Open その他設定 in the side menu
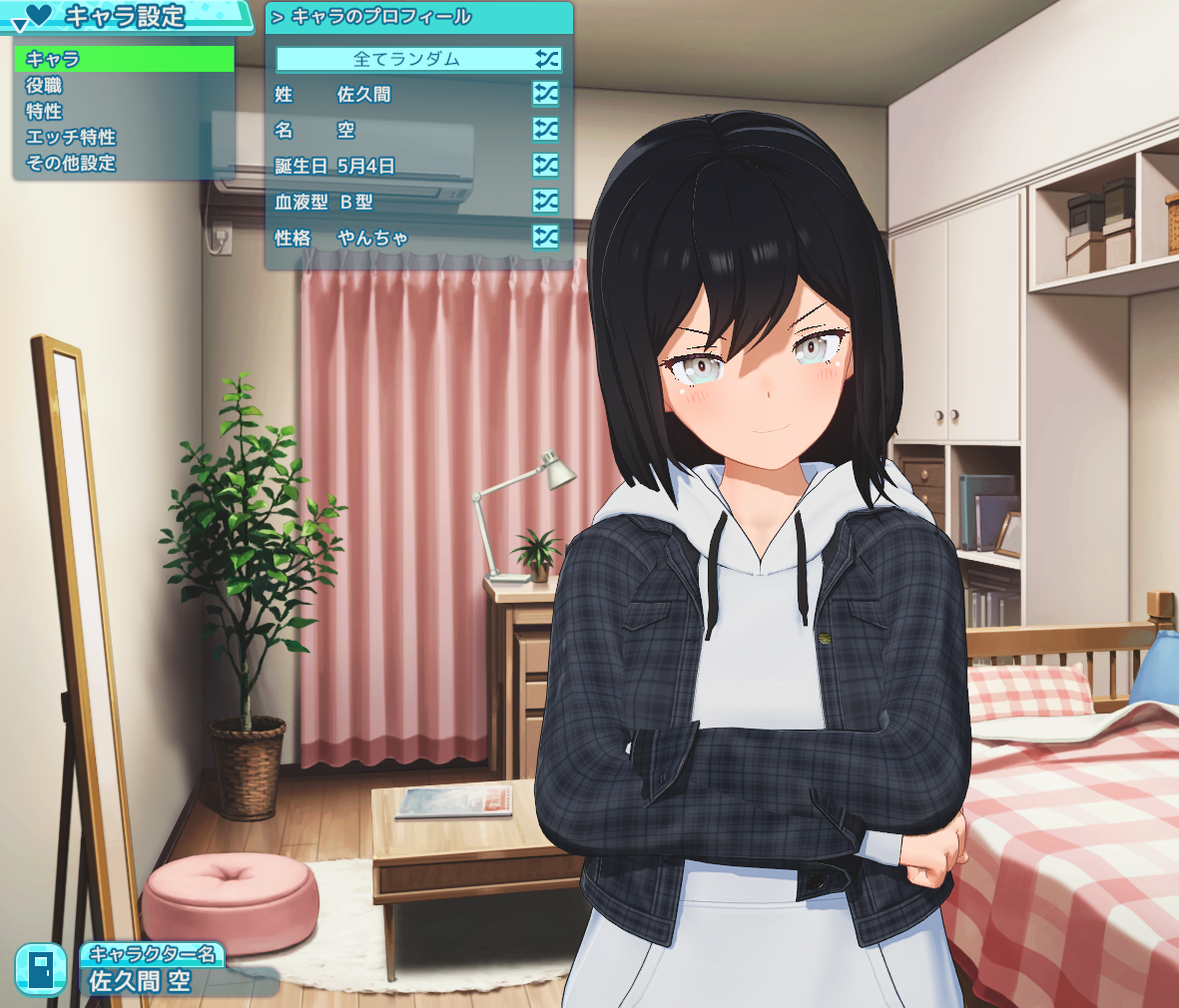Image resolution: width=1179 pixels, height=1008 pixels. [125, 163]
